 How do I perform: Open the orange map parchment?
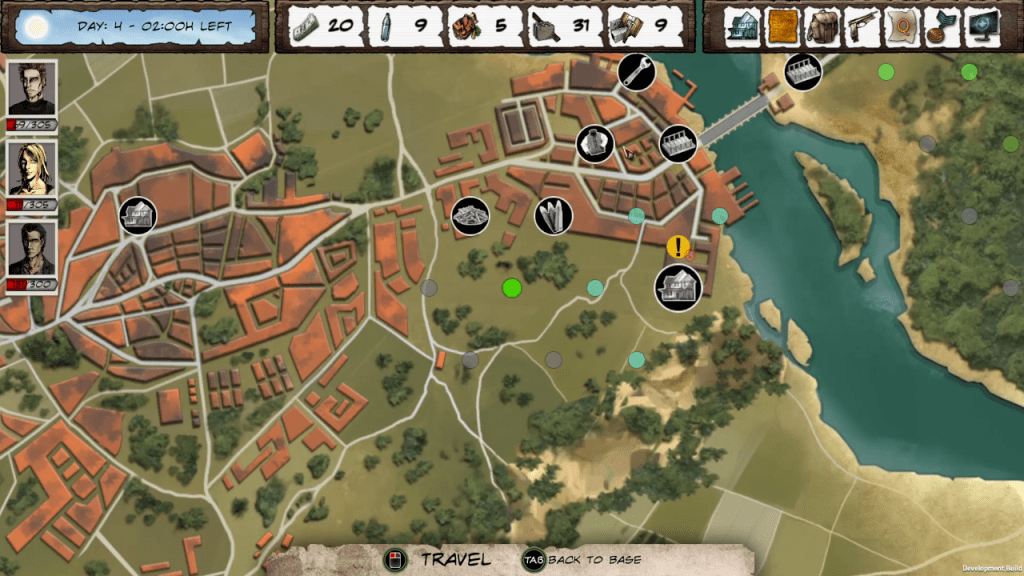pyautogui.click(x=783, y=26)
